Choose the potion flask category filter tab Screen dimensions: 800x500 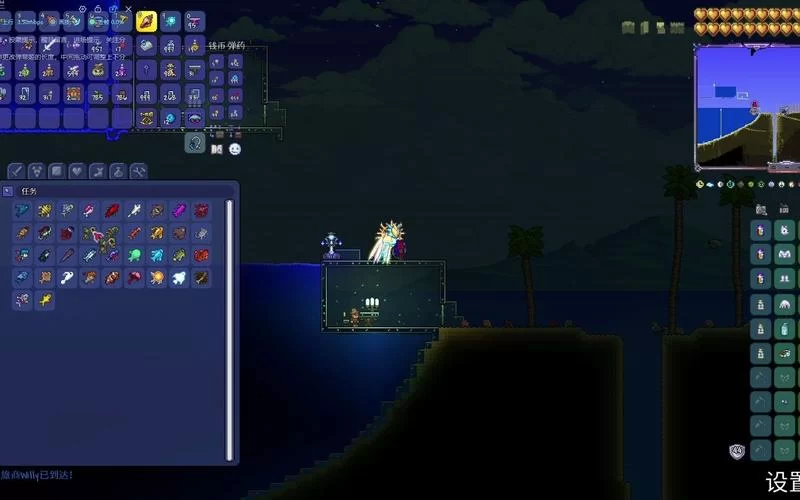118,171
